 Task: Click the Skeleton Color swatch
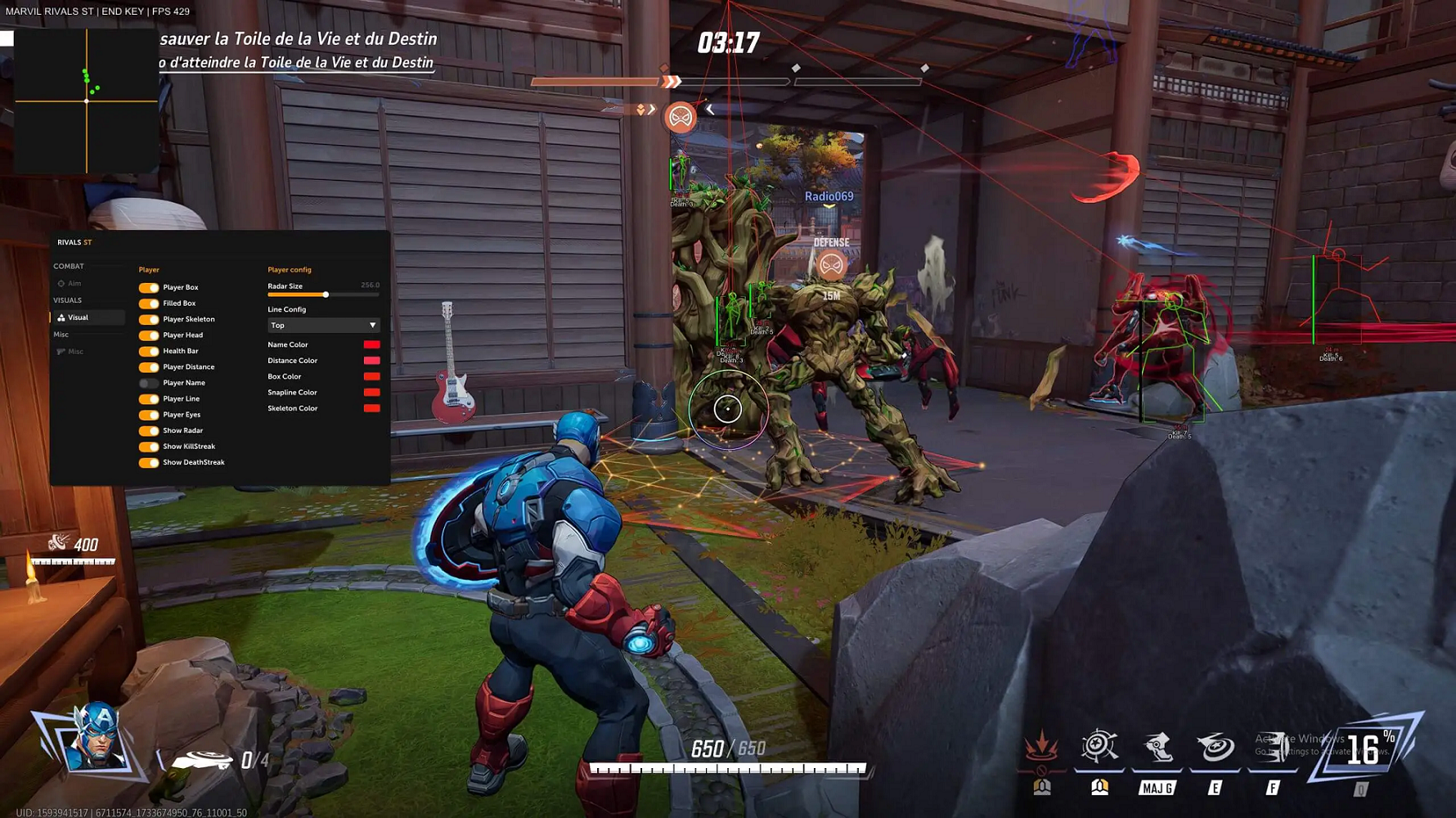pos(371,408)
